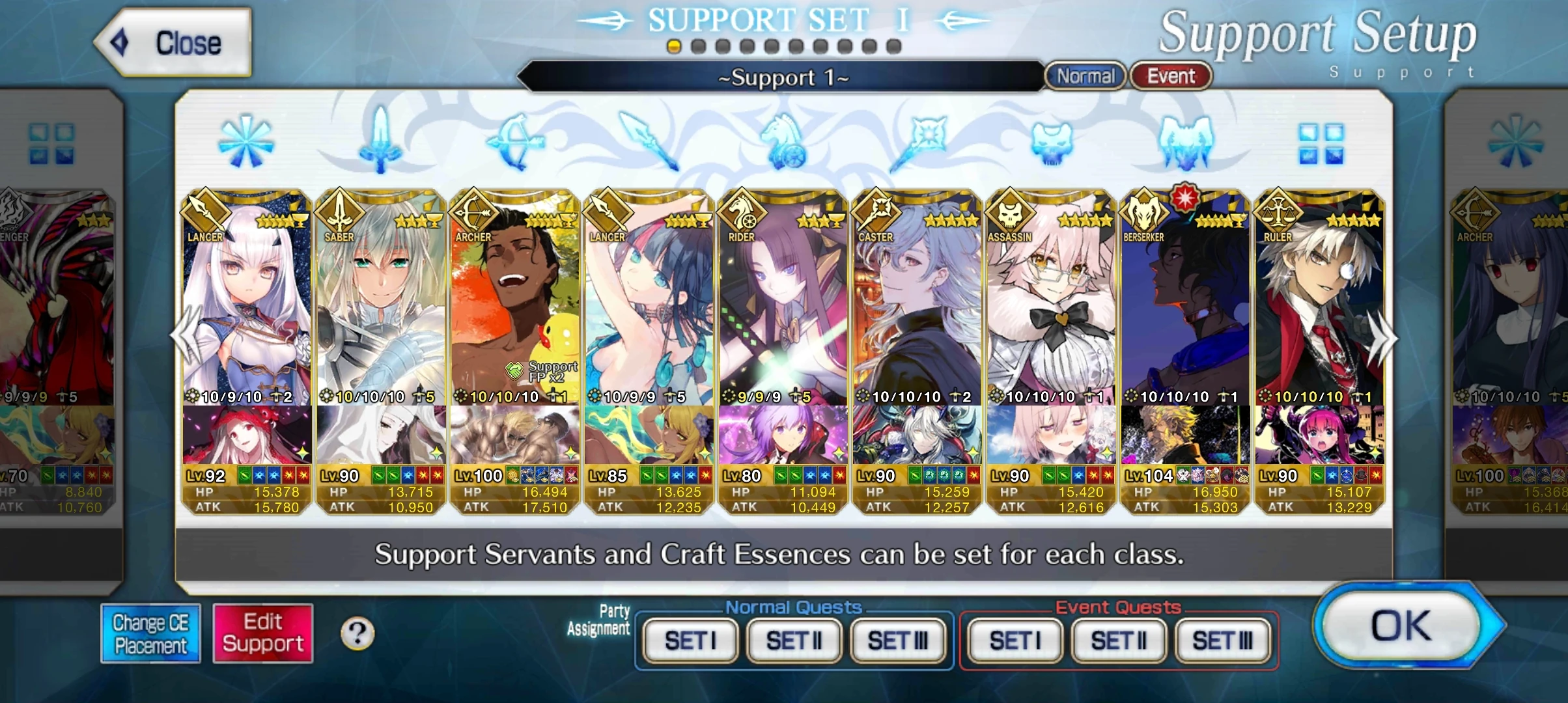Select the Rider class horse icon
Viewport: 1568px width, 703px height.
tap(785, 142)
